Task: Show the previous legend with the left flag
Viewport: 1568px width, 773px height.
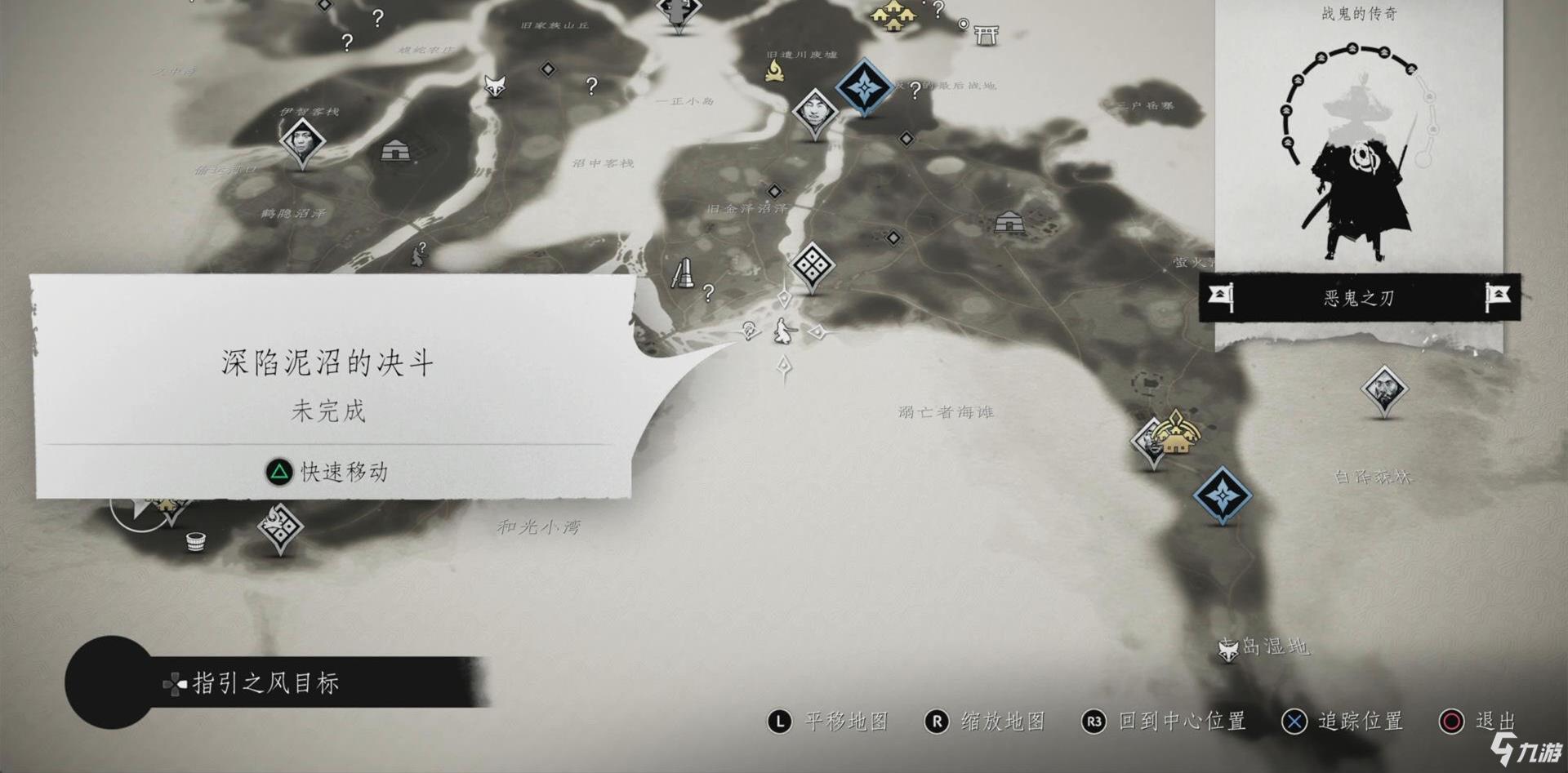Action: (x=1221, y=297)
